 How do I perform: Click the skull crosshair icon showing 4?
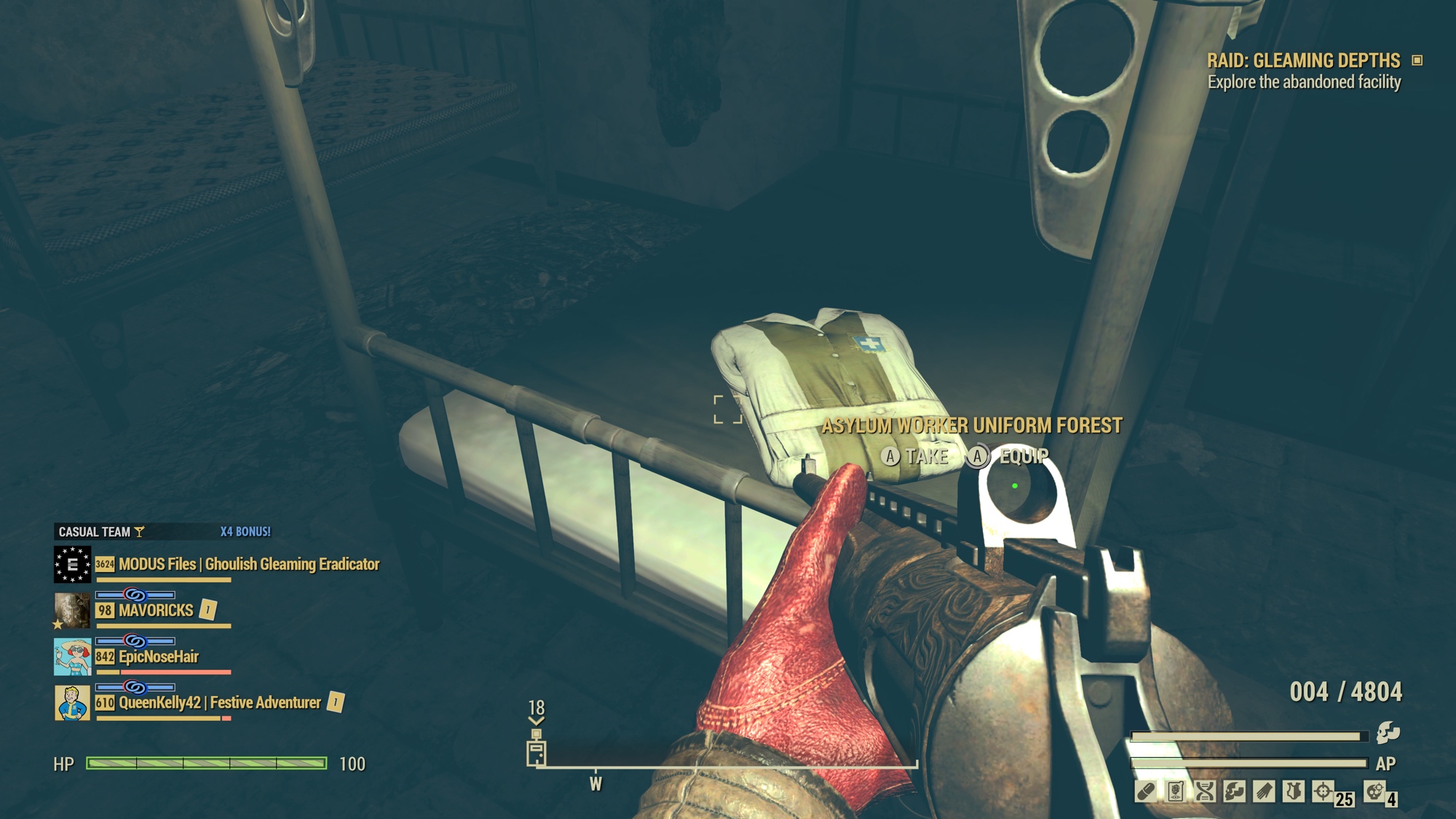click(x=1374, y=791)
